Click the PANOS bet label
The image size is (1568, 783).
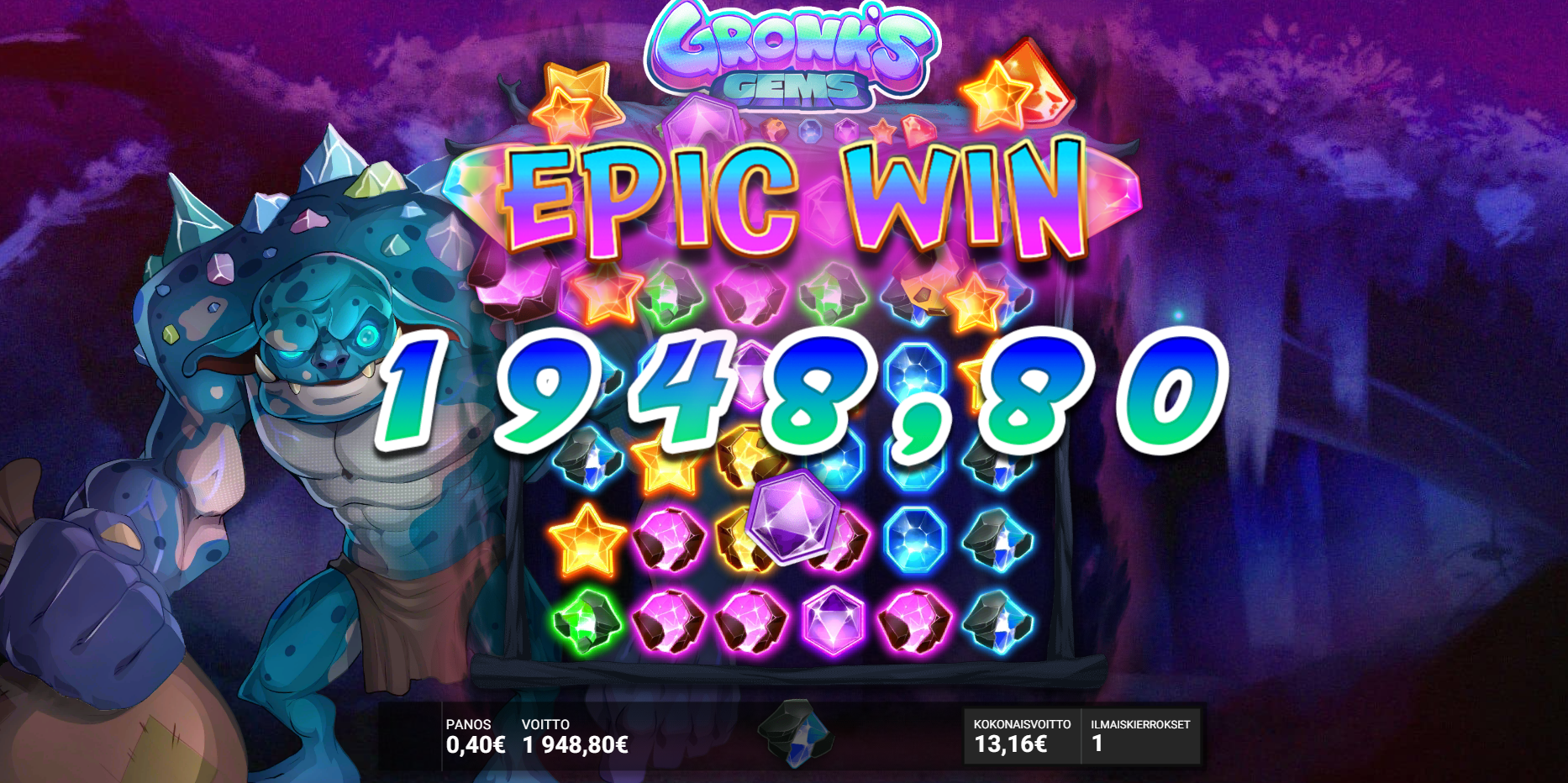(468, 724)
